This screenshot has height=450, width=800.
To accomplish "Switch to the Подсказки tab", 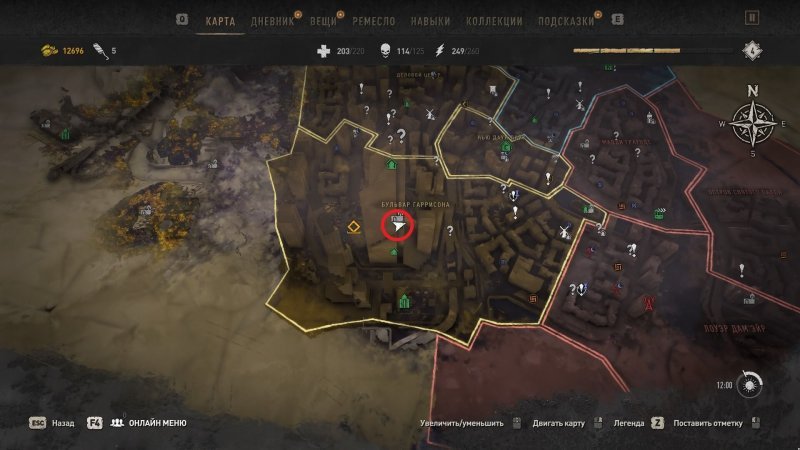I will (x=566, y=20).
